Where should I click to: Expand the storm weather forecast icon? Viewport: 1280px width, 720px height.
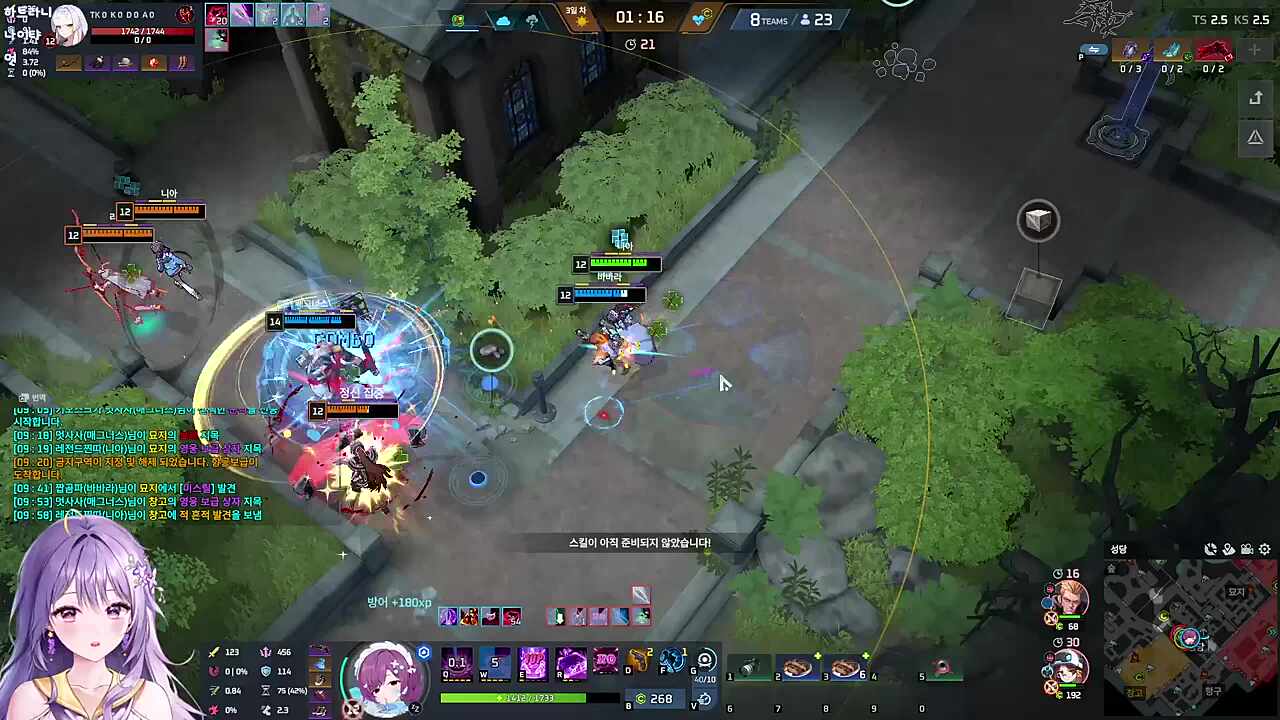coord(533,19)
